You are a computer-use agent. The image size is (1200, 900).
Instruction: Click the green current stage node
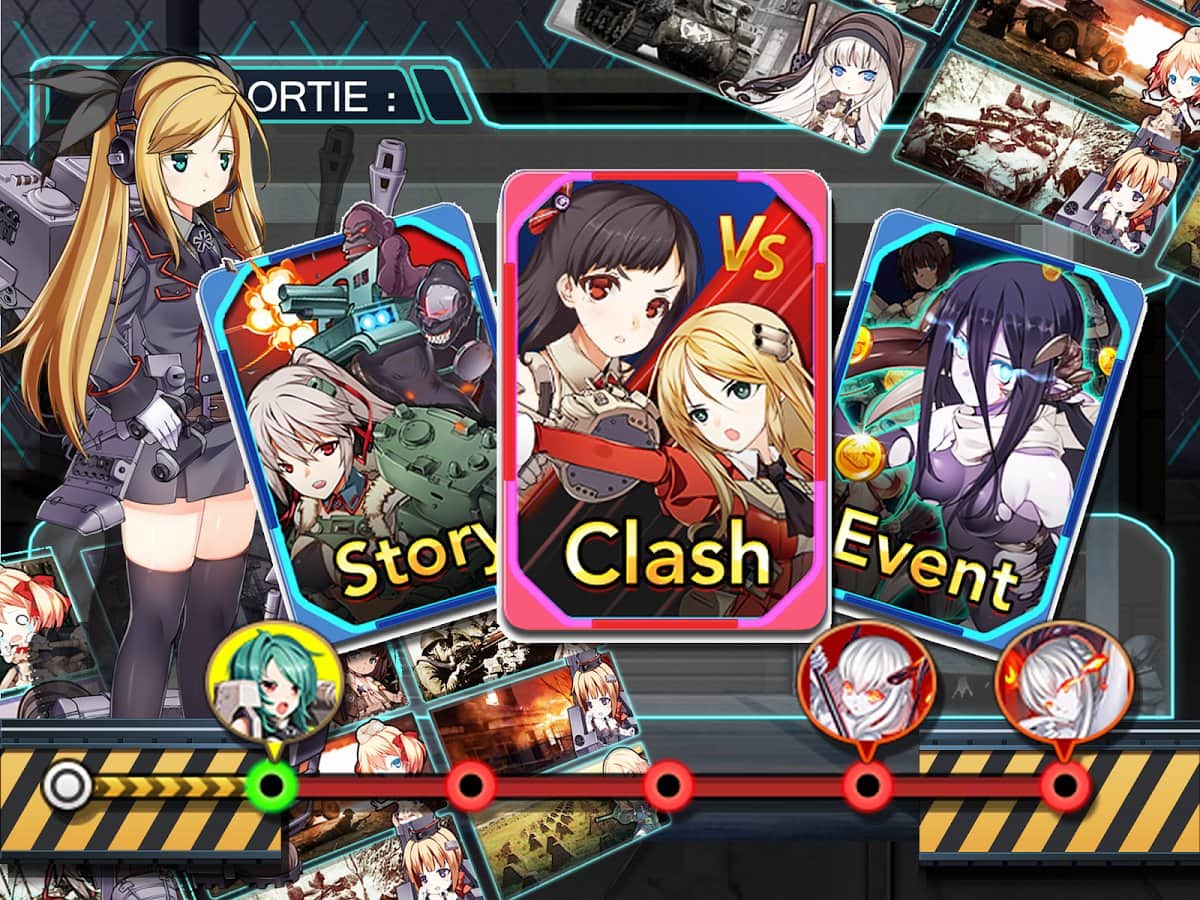[x=271, y=786]
